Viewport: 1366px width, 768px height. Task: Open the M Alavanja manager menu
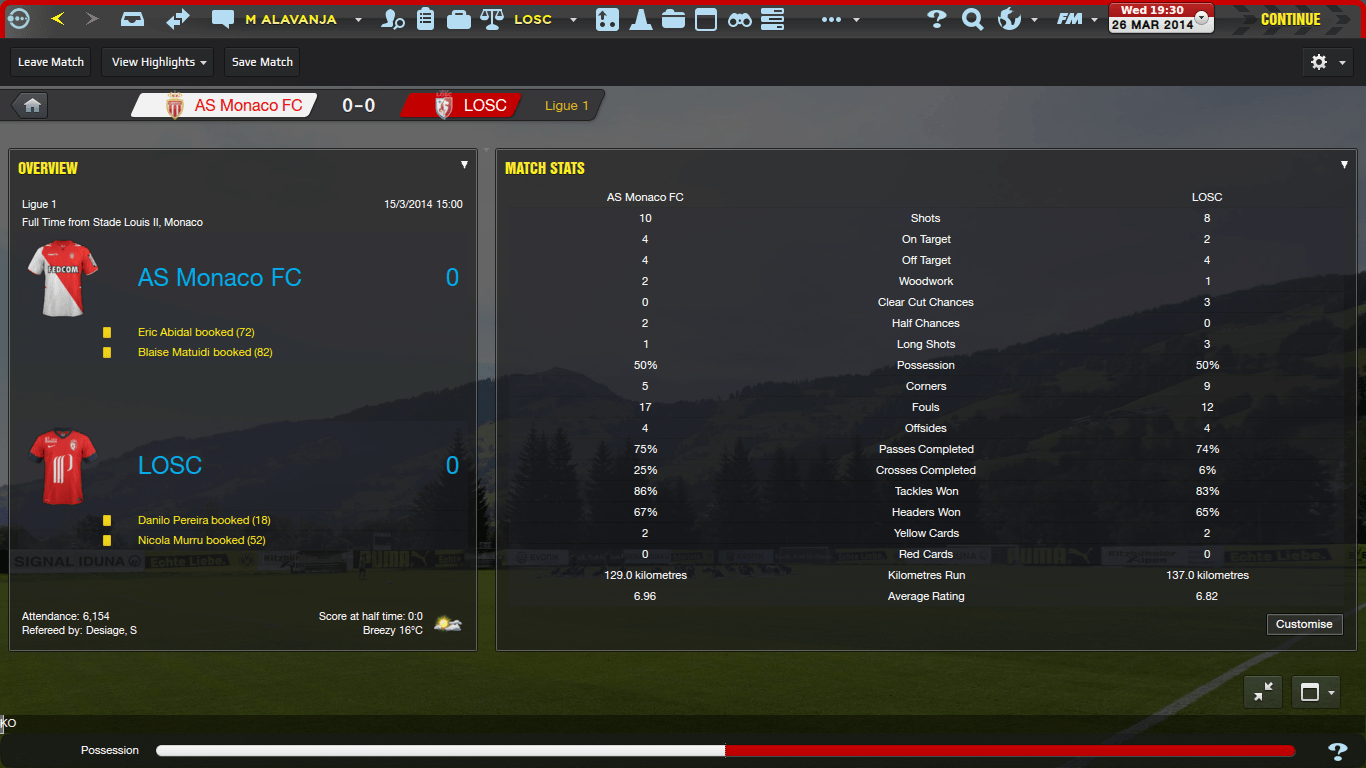pos(290,19)
